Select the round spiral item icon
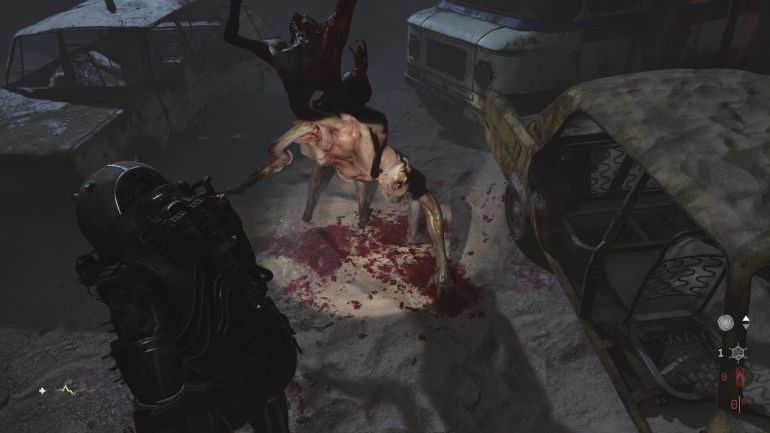 [726, 324]
